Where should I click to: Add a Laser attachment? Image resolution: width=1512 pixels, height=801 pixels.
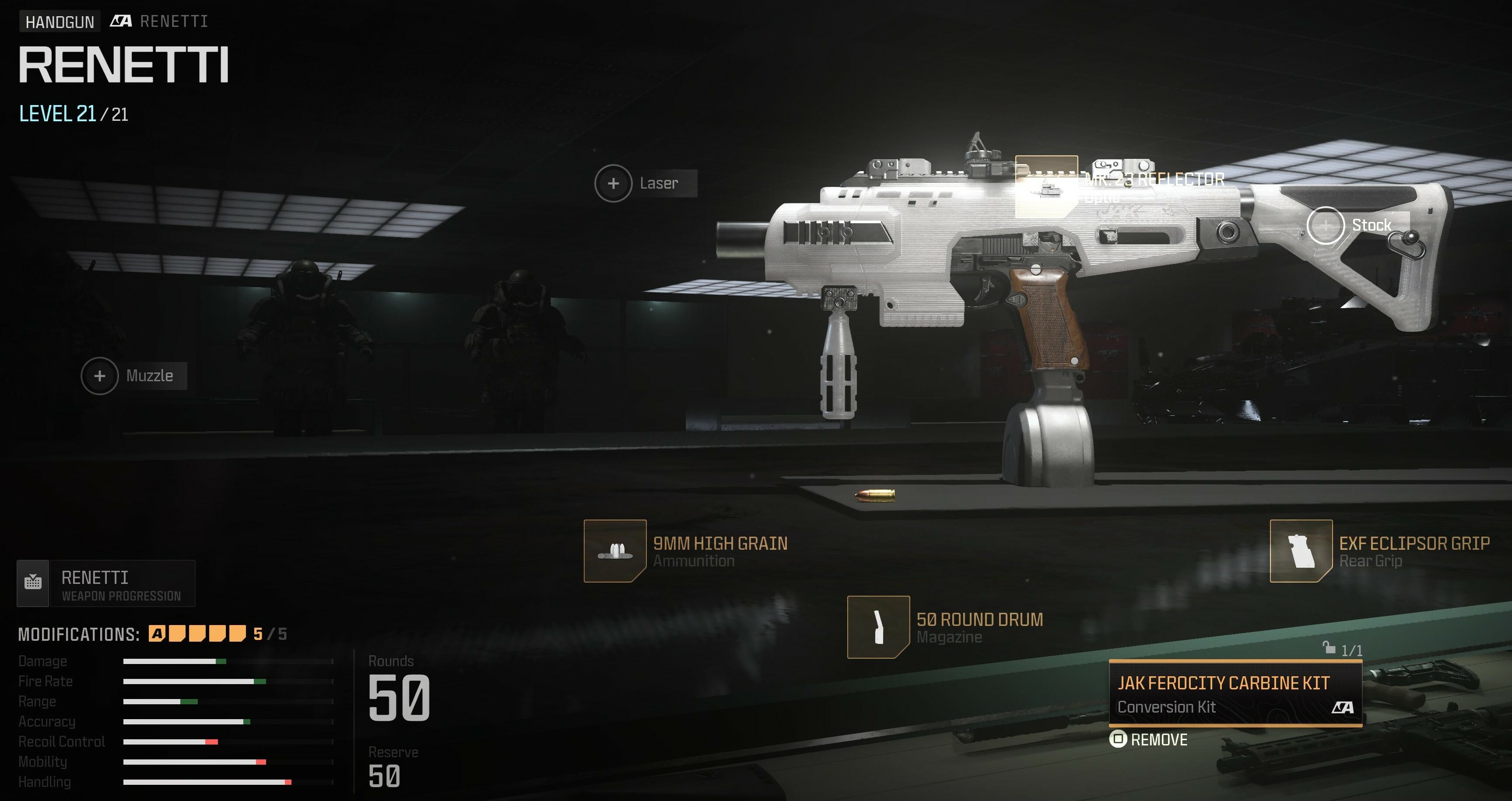[x=614, y=183]
